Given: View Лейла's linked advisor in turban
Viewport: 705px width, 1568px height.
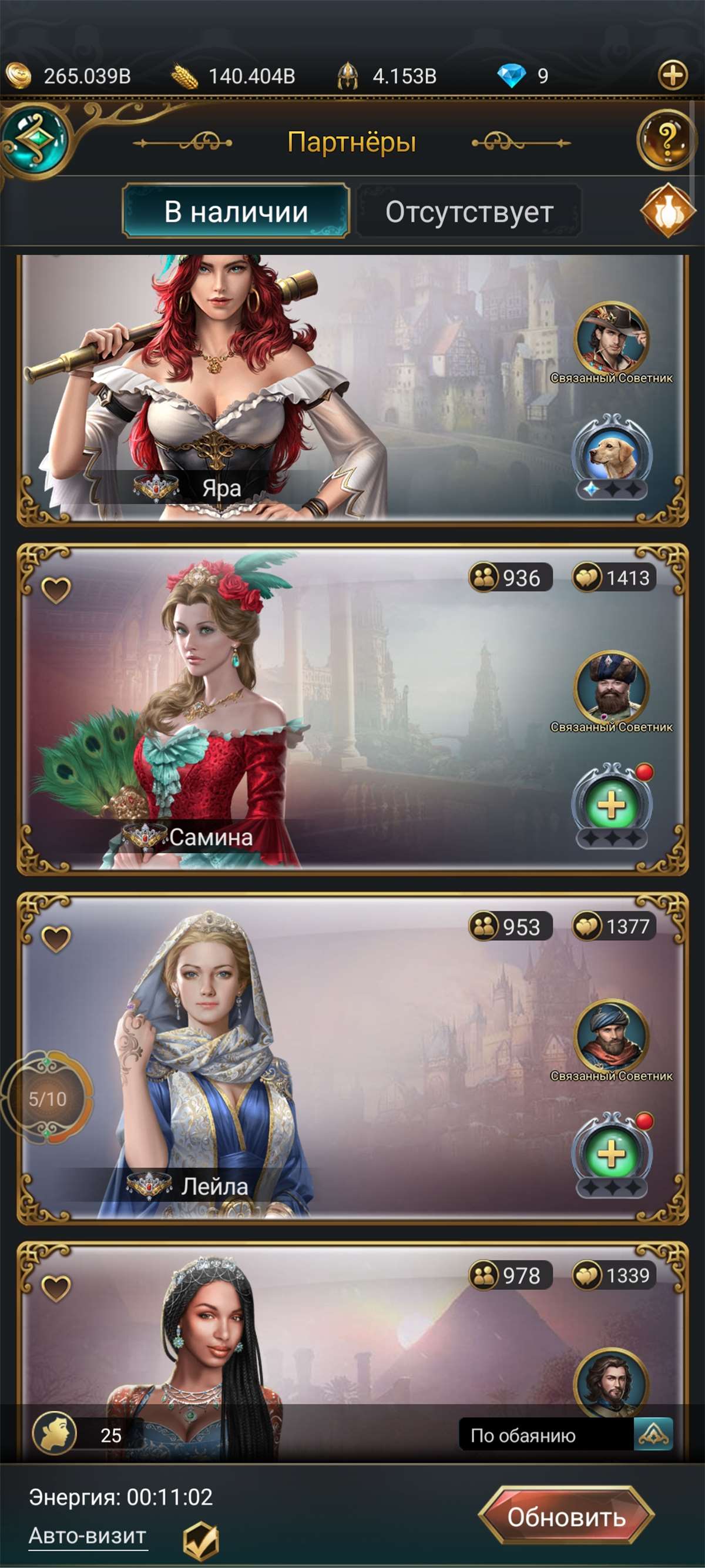Looking at the screenshot, I should click(x=612, y=1036).
